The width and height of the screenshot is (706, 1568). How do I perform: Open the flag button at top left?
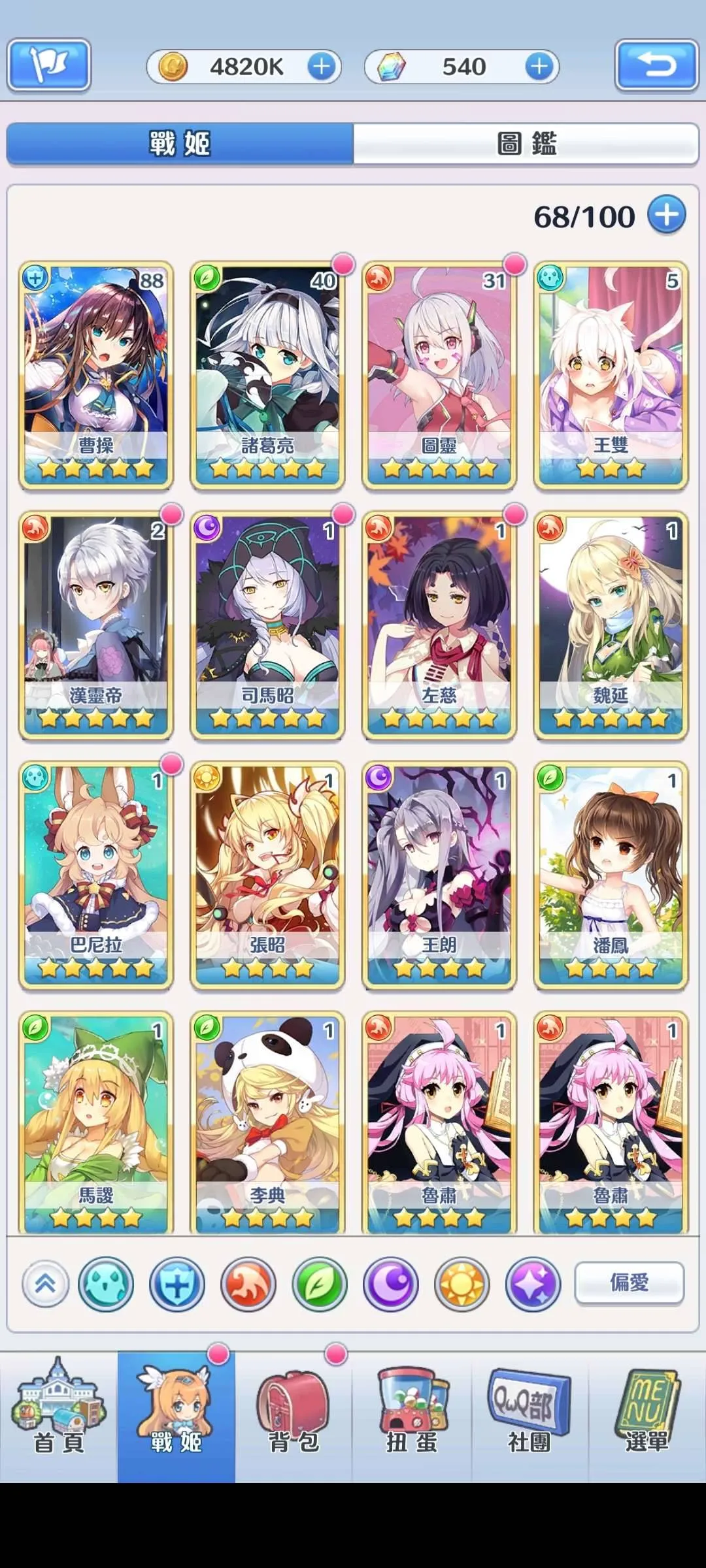click(x=49, y=65)
